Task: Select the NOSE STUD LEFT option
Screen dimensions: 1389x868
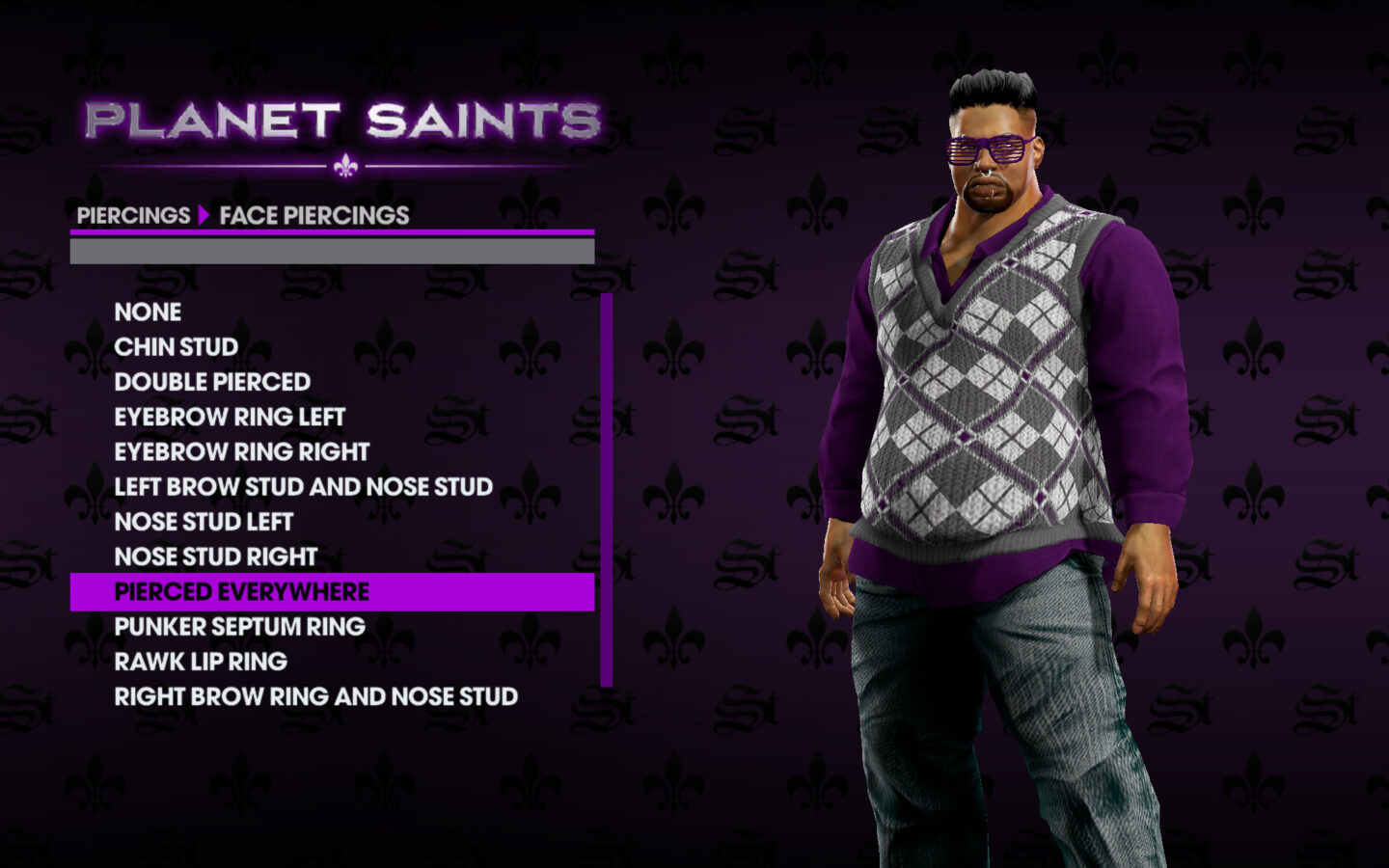Action: tap(204, 522)
